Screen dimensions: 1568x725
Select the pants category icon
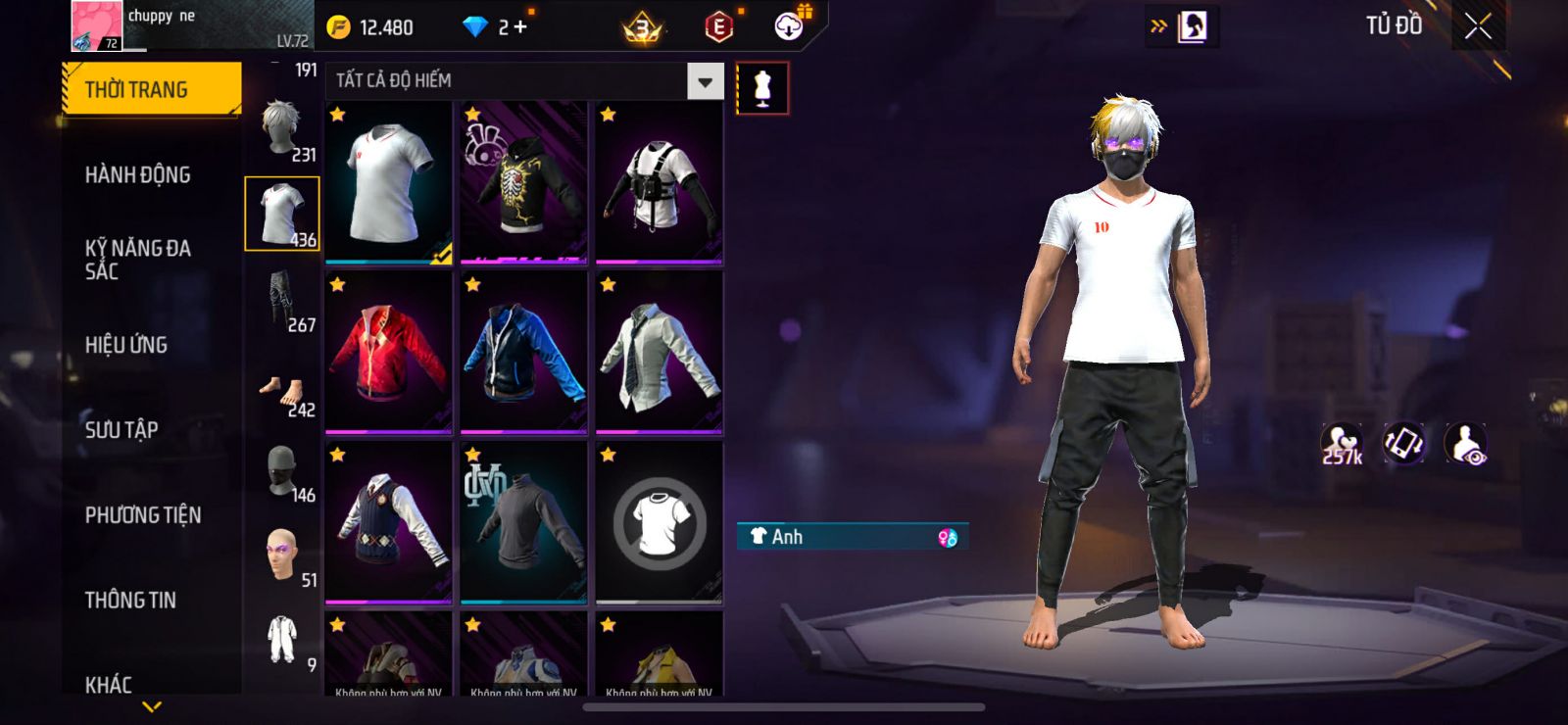point(282,300)
